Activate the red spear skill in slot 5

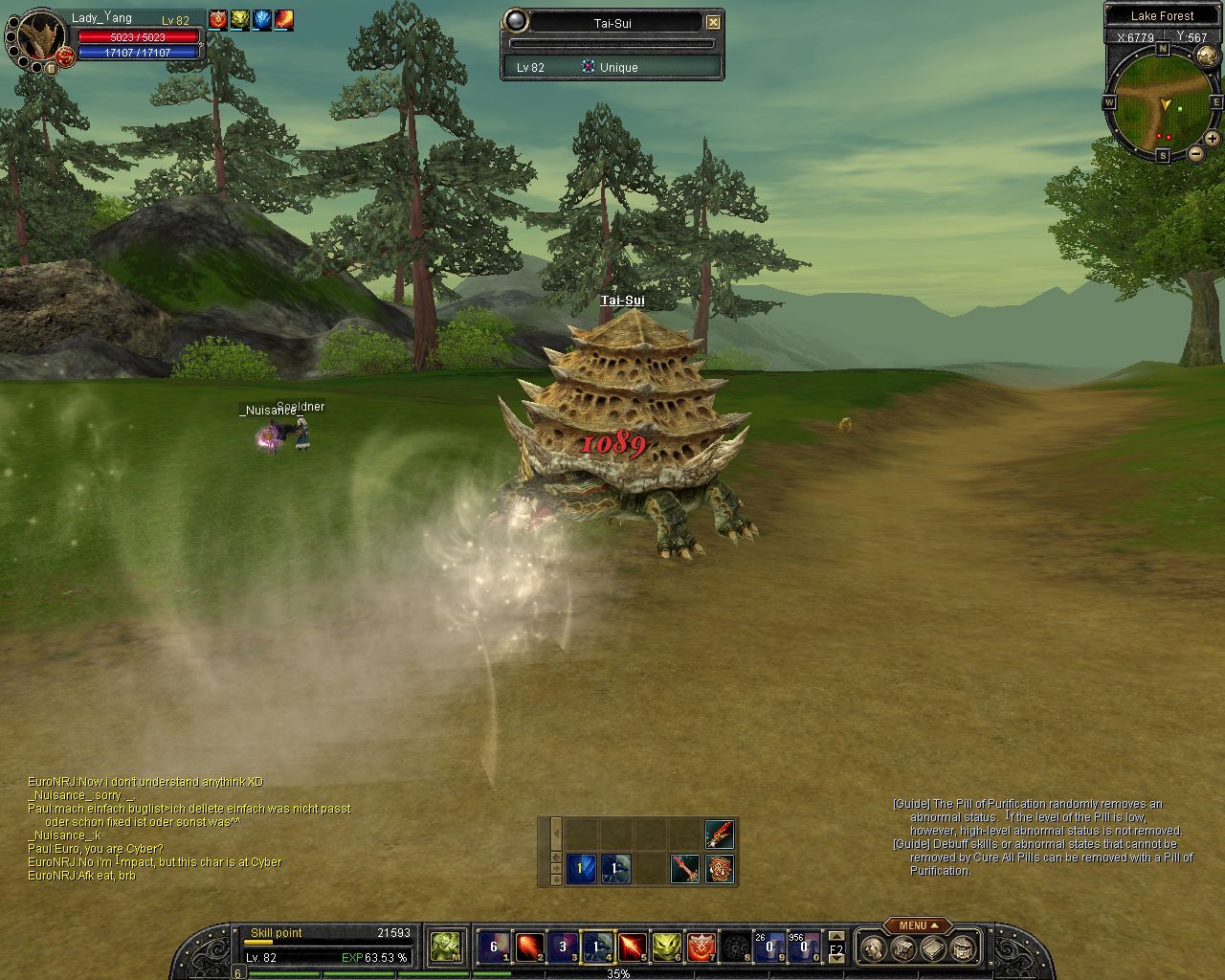pyautogui.click(x=632, y=947)
